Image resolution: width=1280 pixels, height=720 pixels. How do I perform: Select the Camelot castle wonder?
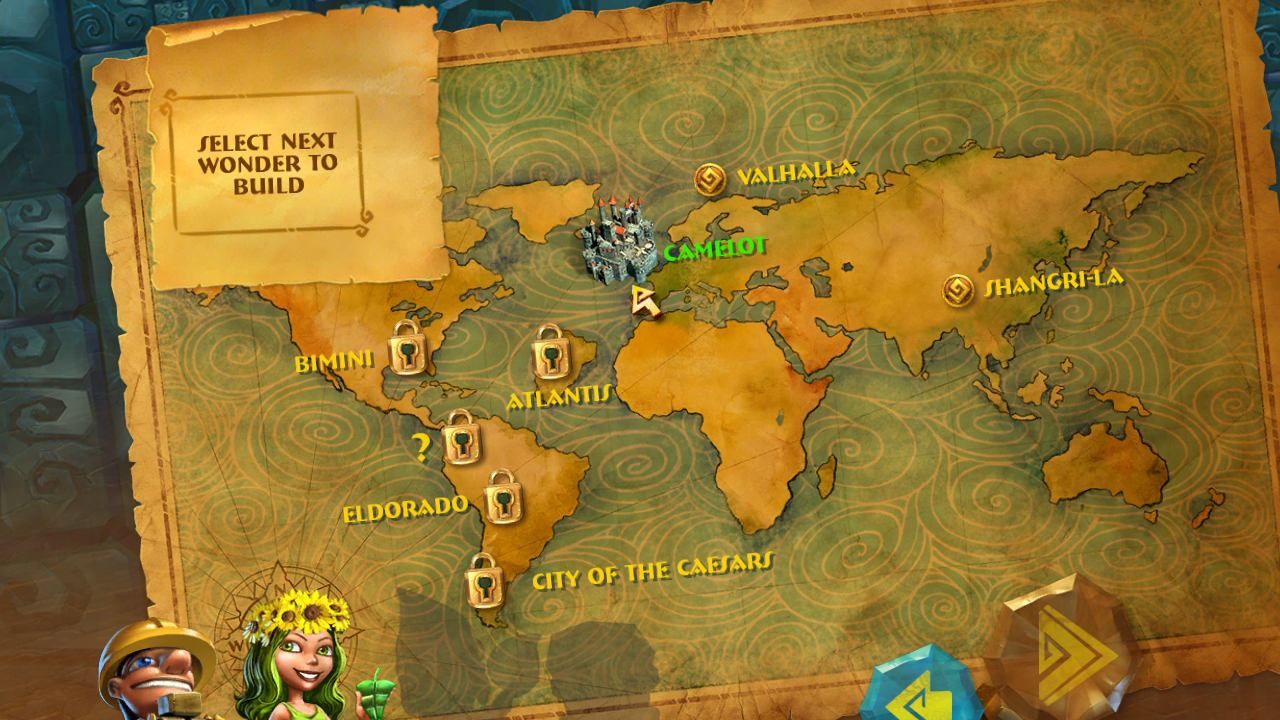point(617,245)
